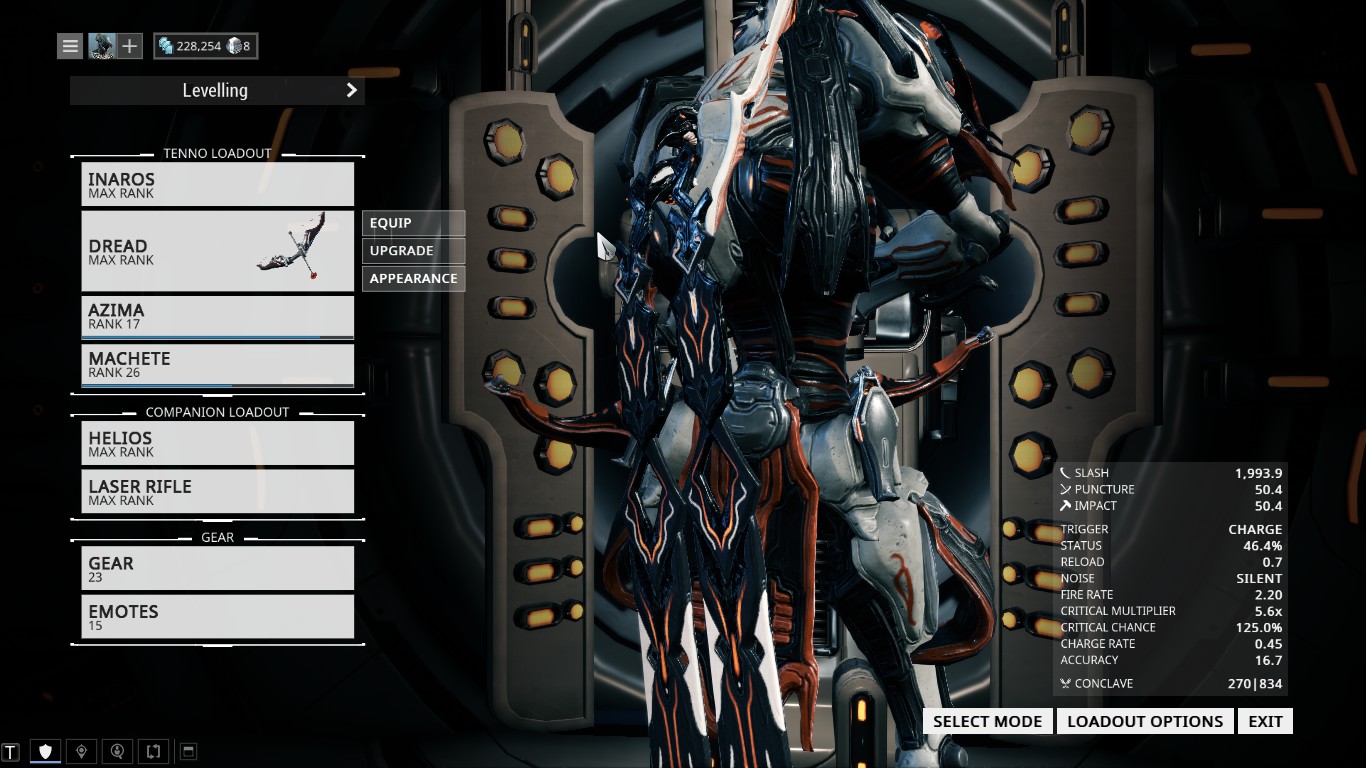Exit the arsenal screen
Screen dimensions: 1366x768
[x=1265, y=722]
